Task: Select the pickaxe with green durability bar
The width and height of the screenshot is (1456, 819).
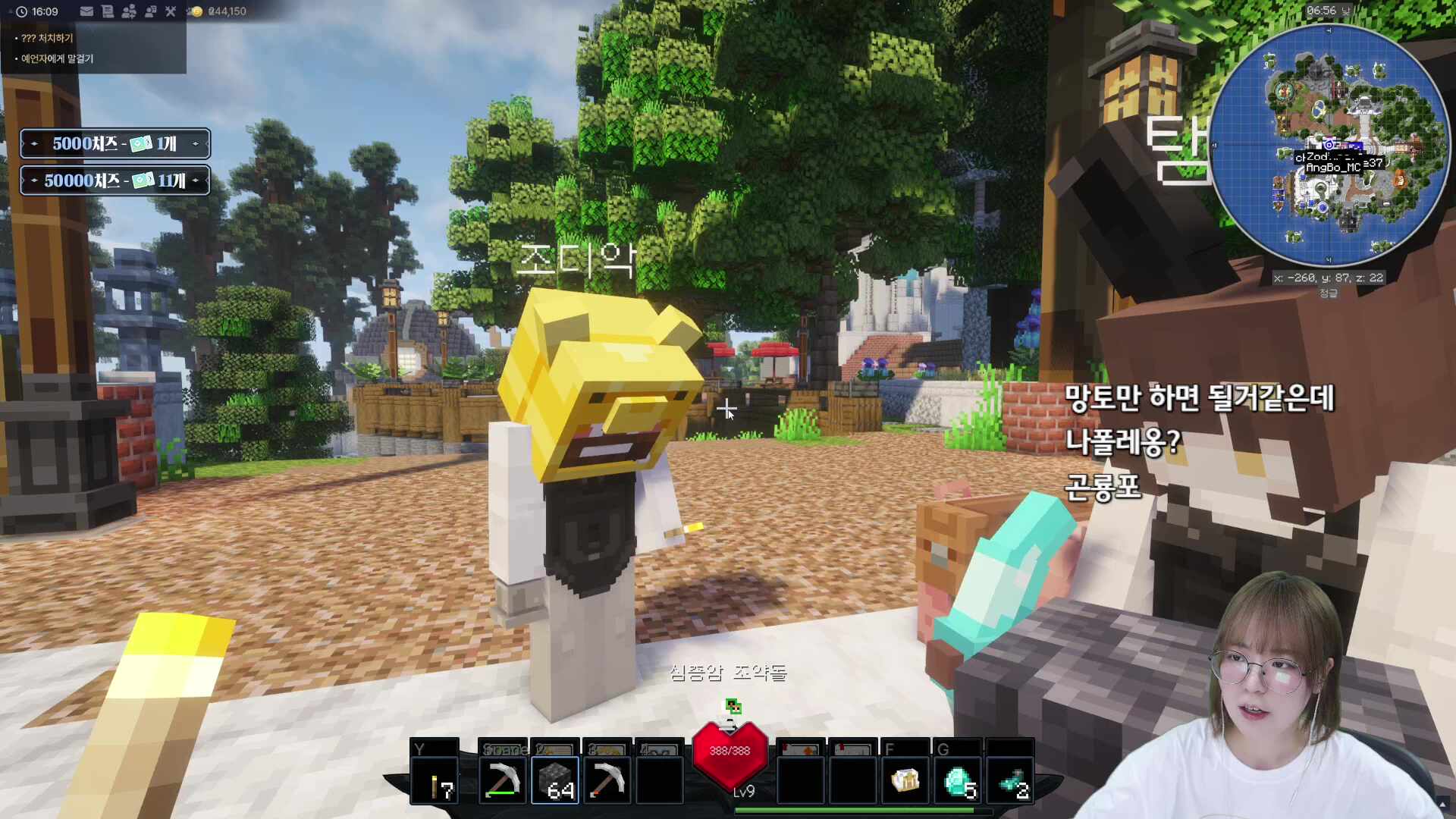Action: coord(502,781)
